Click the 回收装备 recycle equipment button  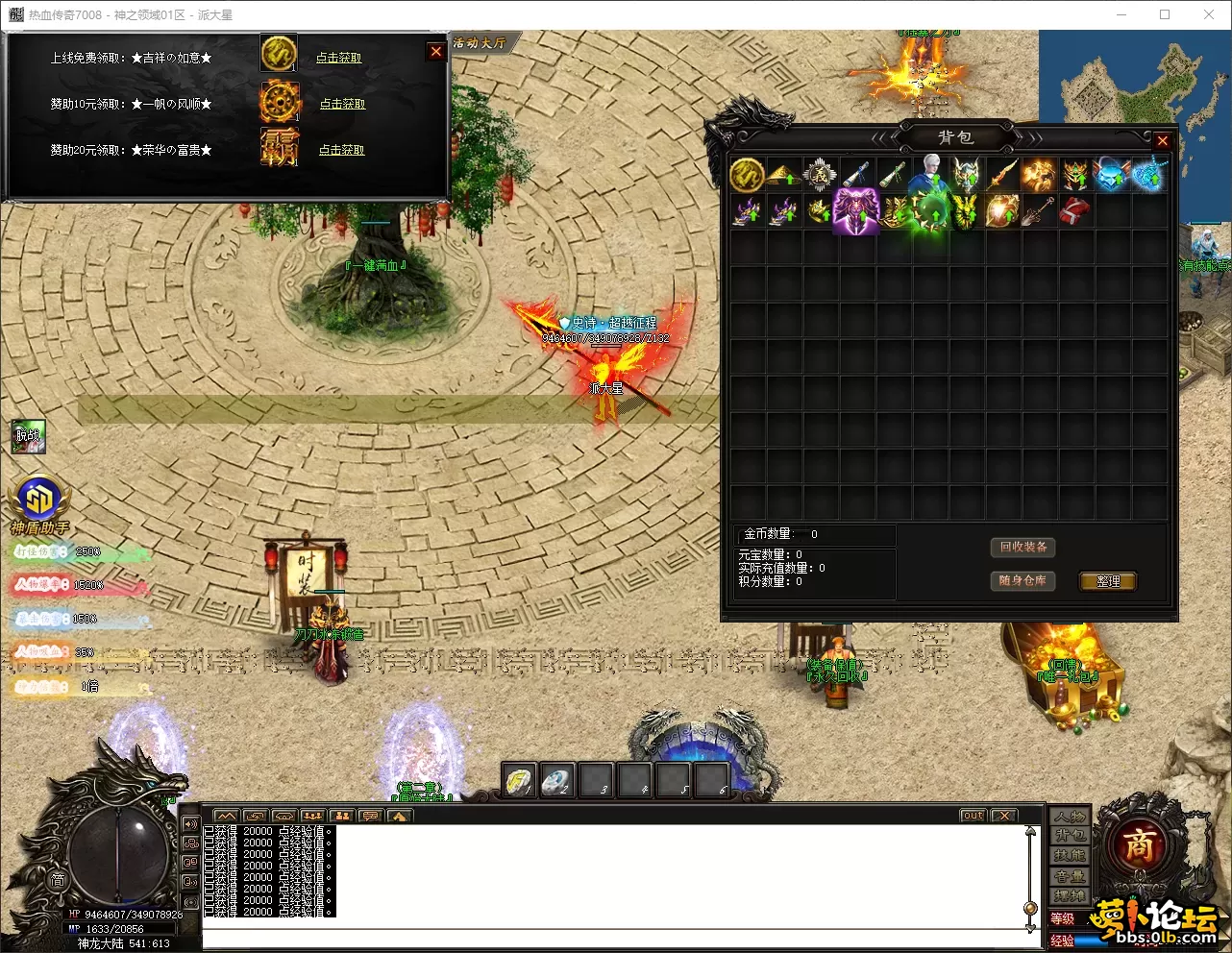1023,548
